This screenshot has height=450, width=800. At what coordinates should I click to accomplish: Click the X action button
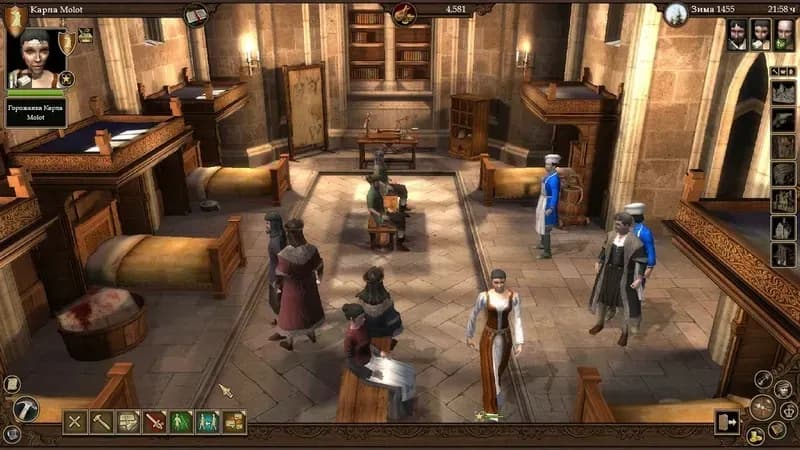(76, 422)
